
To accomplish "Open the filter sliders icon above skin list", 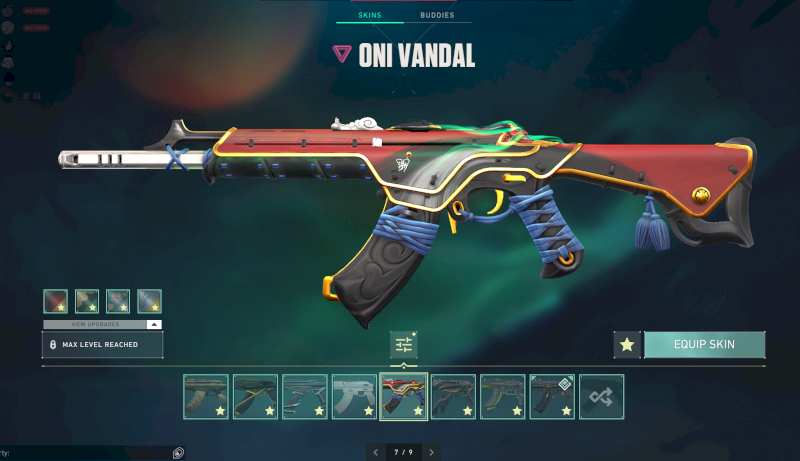I will click(x=404, y=345).
